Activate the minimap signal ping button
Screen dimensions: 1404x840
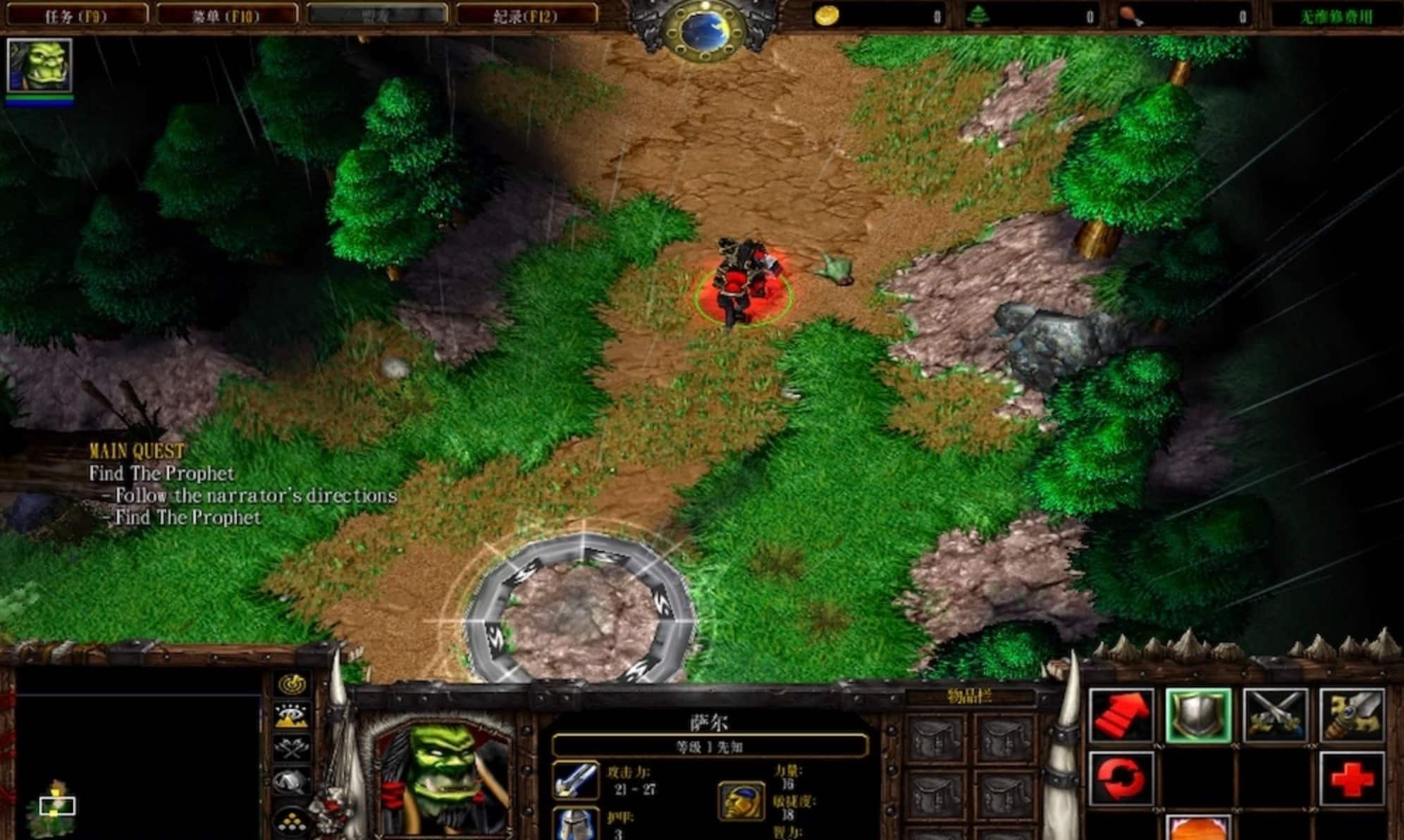pyautogui.click(x=292, y=684)
